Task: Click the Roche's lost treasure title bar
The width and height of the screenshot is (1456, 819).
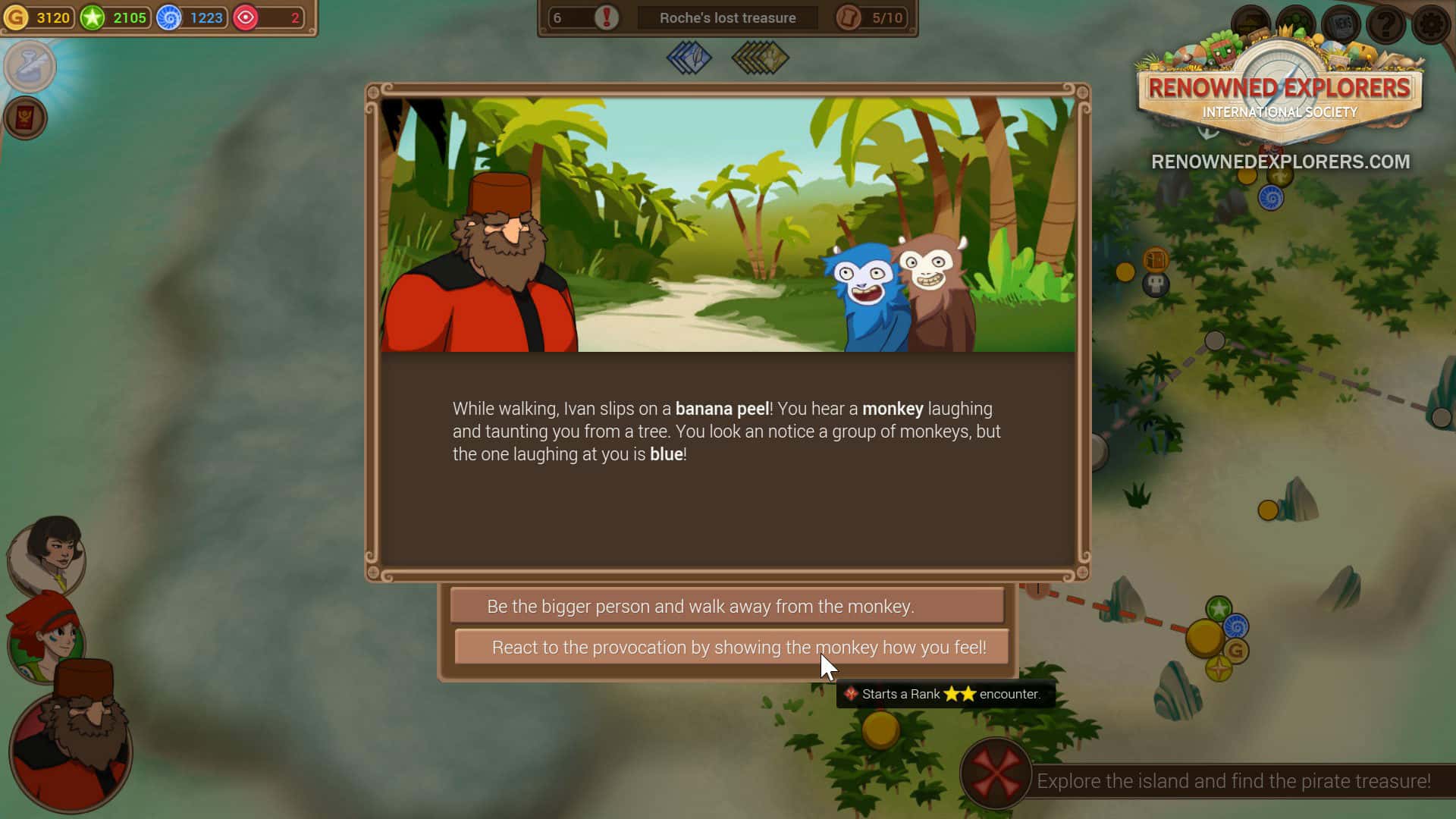Action: pyautogui.click(x=727, y=17)
